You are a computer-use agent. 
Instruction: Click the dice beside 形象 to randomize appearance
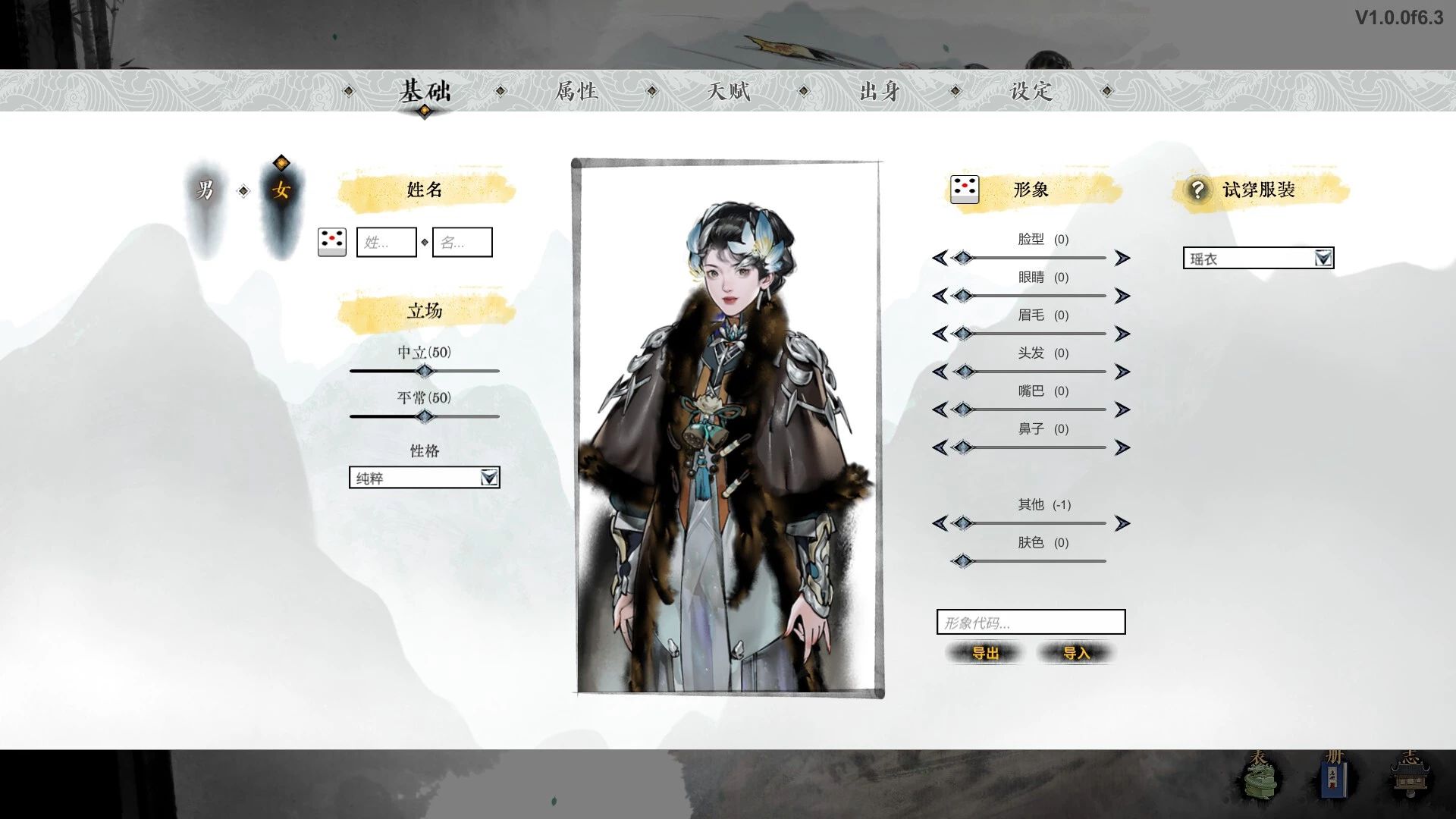(964, 190)
